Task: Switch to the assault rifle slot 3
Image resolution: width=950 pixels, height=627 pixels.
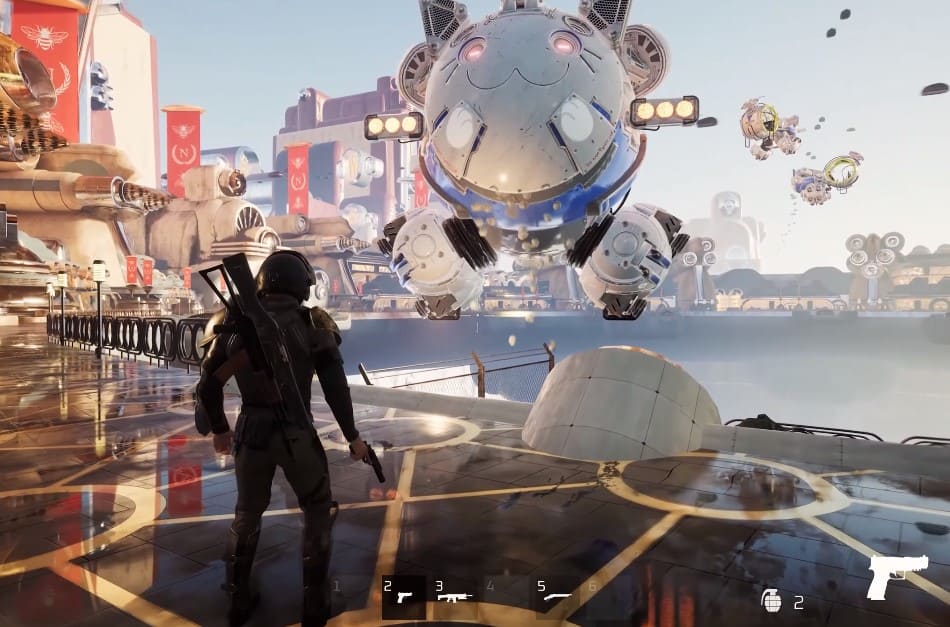Action: pyautogui.click(x=454, y=596)
